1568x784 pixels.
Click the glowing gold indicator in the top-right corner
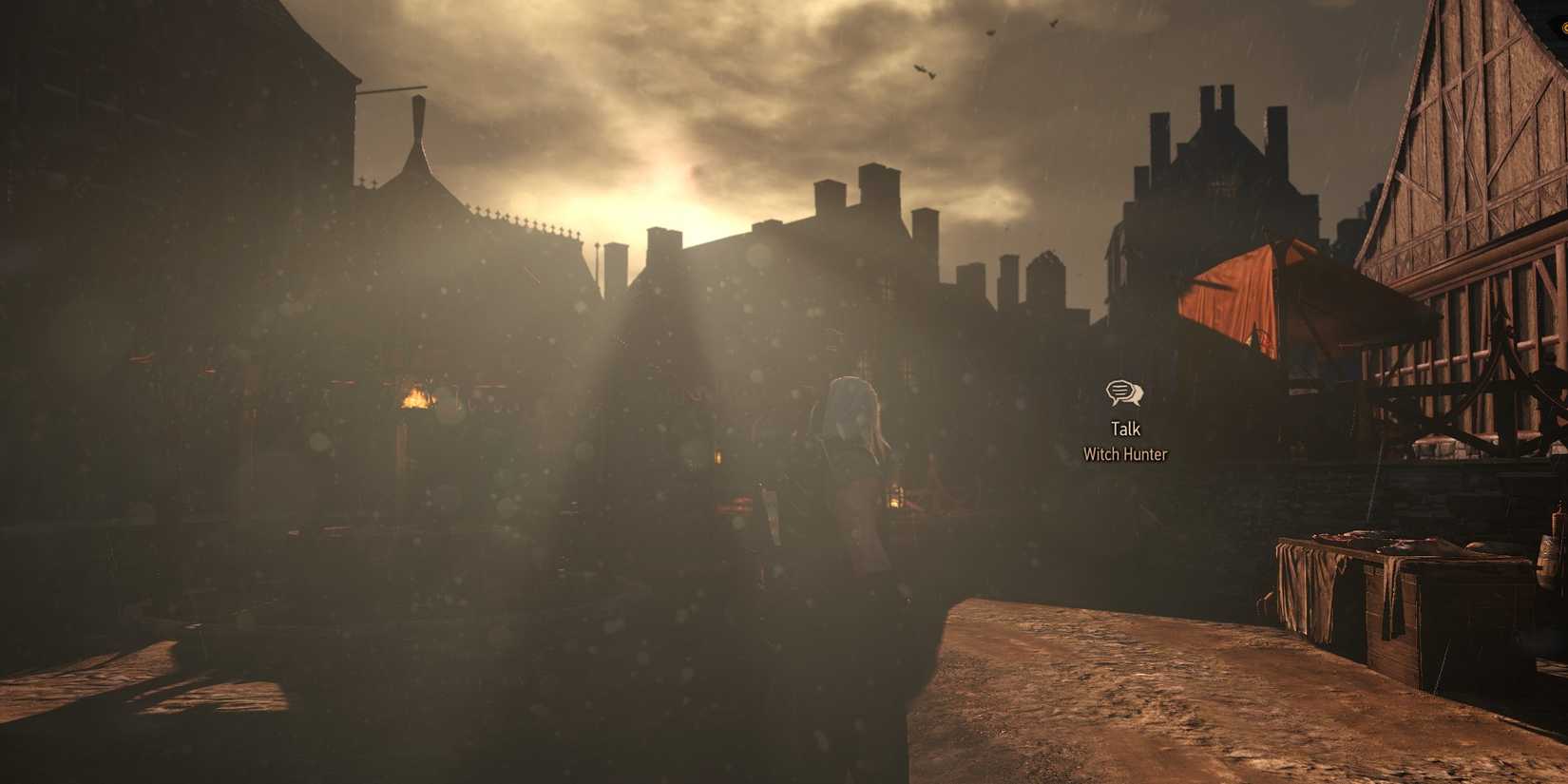[1561, 29]
